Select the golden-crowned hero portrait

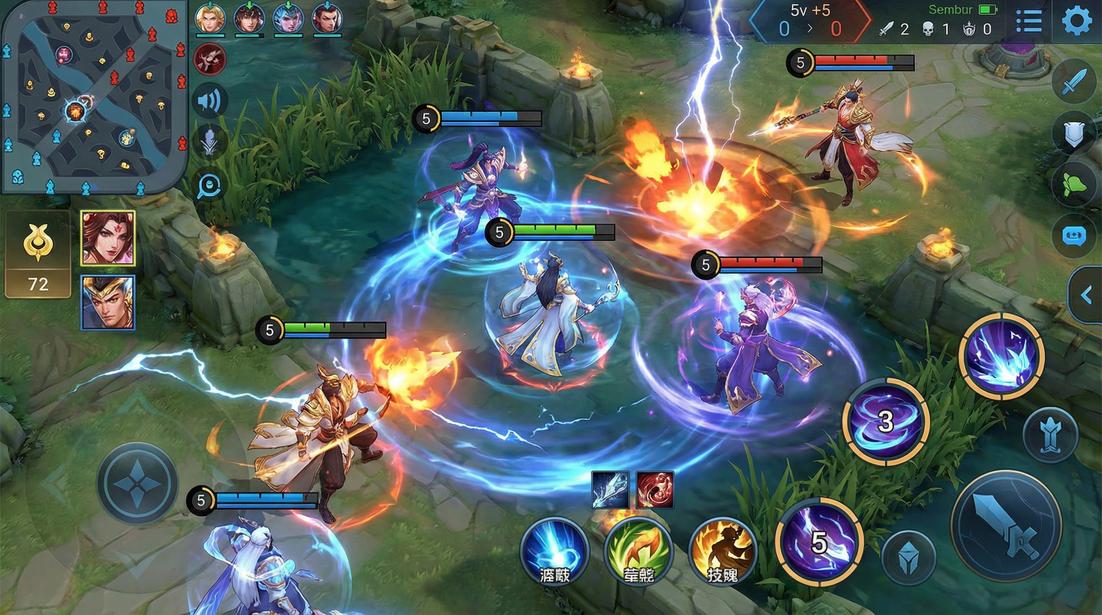coord(107,301)
